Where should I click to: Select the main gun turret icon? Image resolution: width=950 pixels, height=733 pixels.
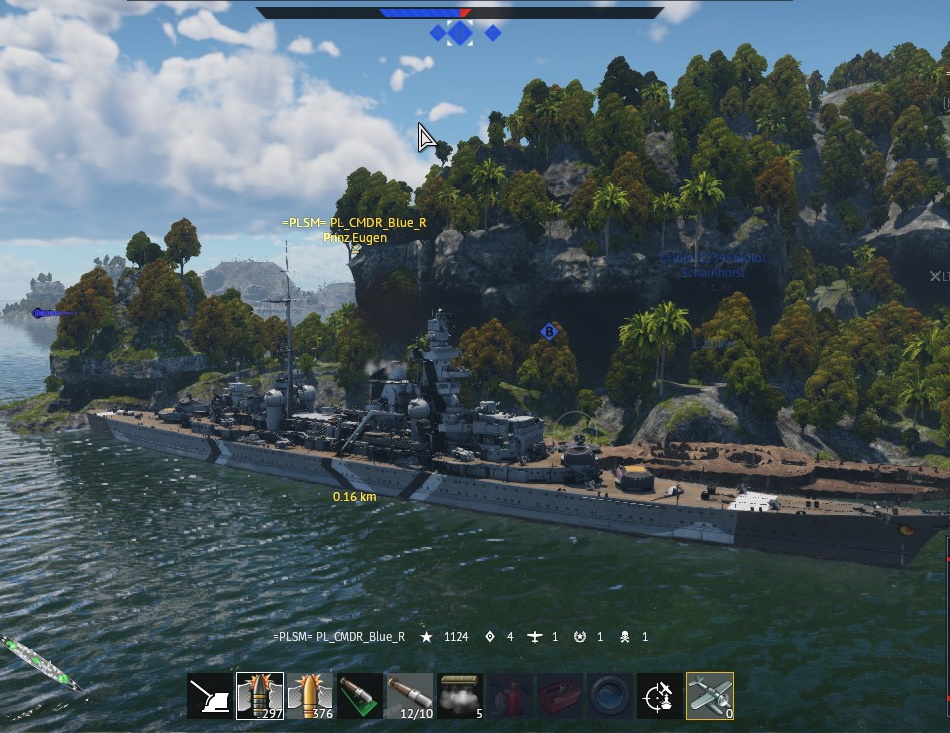210,696
